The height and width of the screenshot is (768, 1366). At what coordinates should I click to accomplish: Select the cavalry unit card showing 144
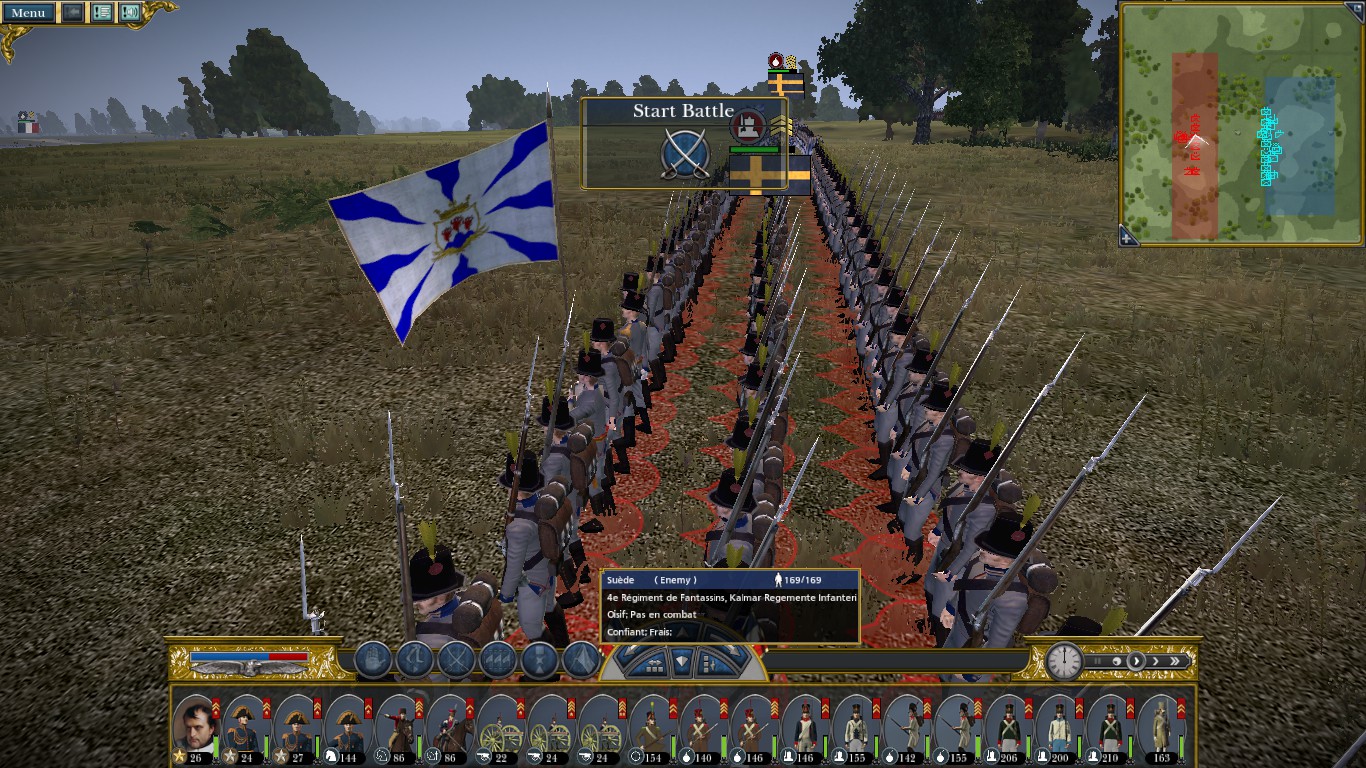[348, 724]
